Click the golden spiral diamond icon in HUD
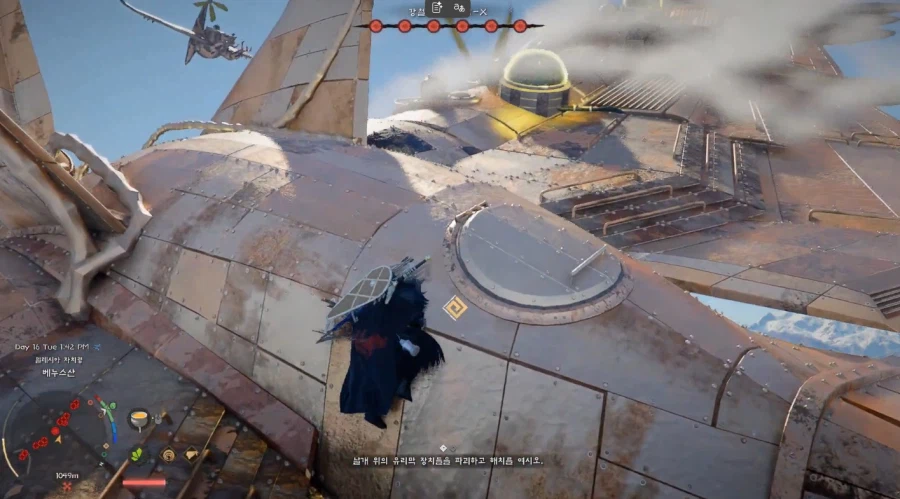 pyautogui.click(x=166, y=454)
